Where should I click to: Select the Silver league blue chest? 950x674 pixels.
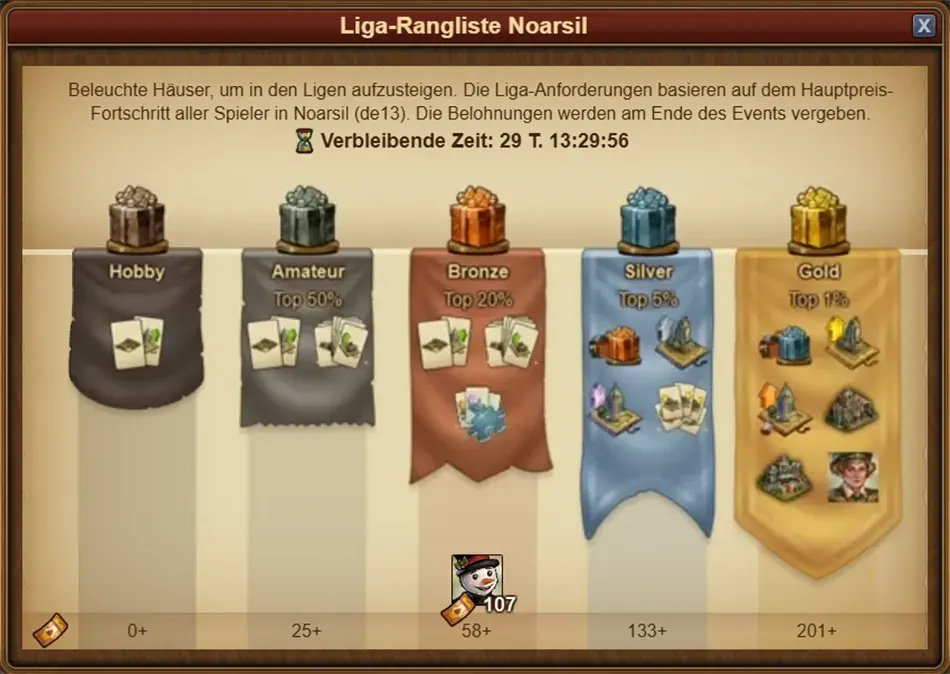[x=648, y=217]
